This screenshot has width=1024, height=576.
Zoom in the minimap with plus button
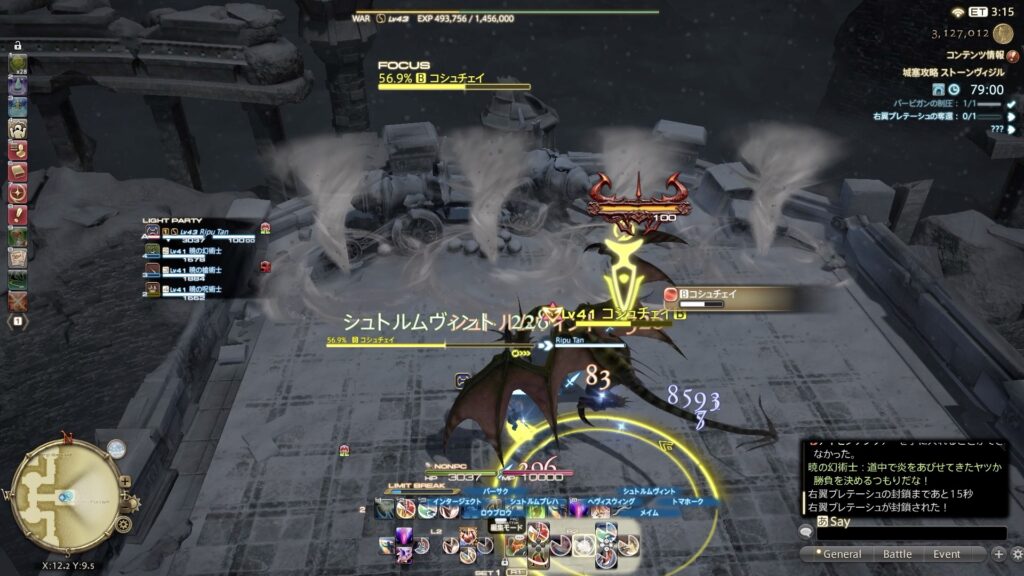[x=124, y=481]
